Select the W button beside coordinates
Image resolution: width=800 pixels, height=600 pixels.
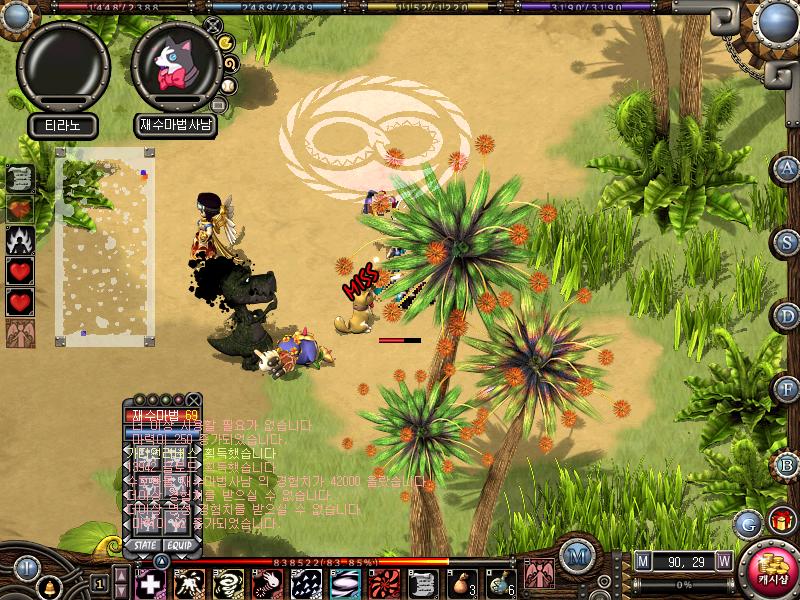pos(722,560)
